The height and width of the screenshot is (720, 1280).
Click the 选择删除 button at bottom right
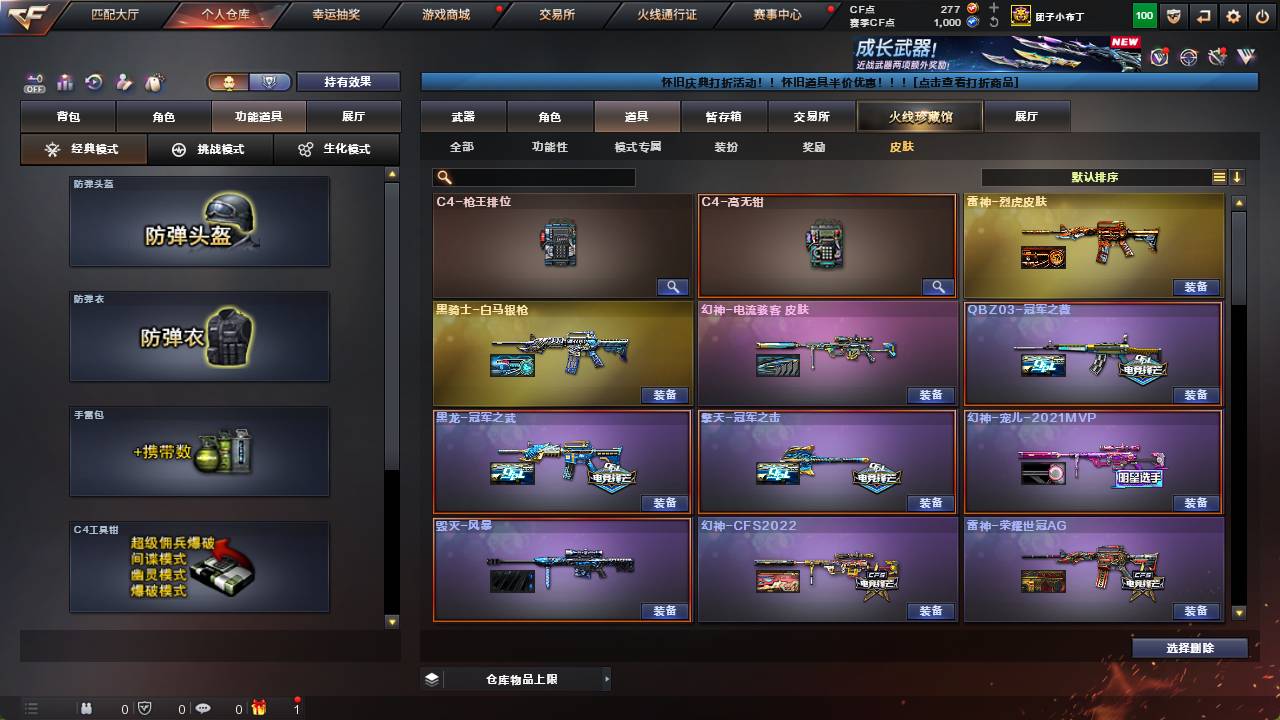[x=1189, y=647]
